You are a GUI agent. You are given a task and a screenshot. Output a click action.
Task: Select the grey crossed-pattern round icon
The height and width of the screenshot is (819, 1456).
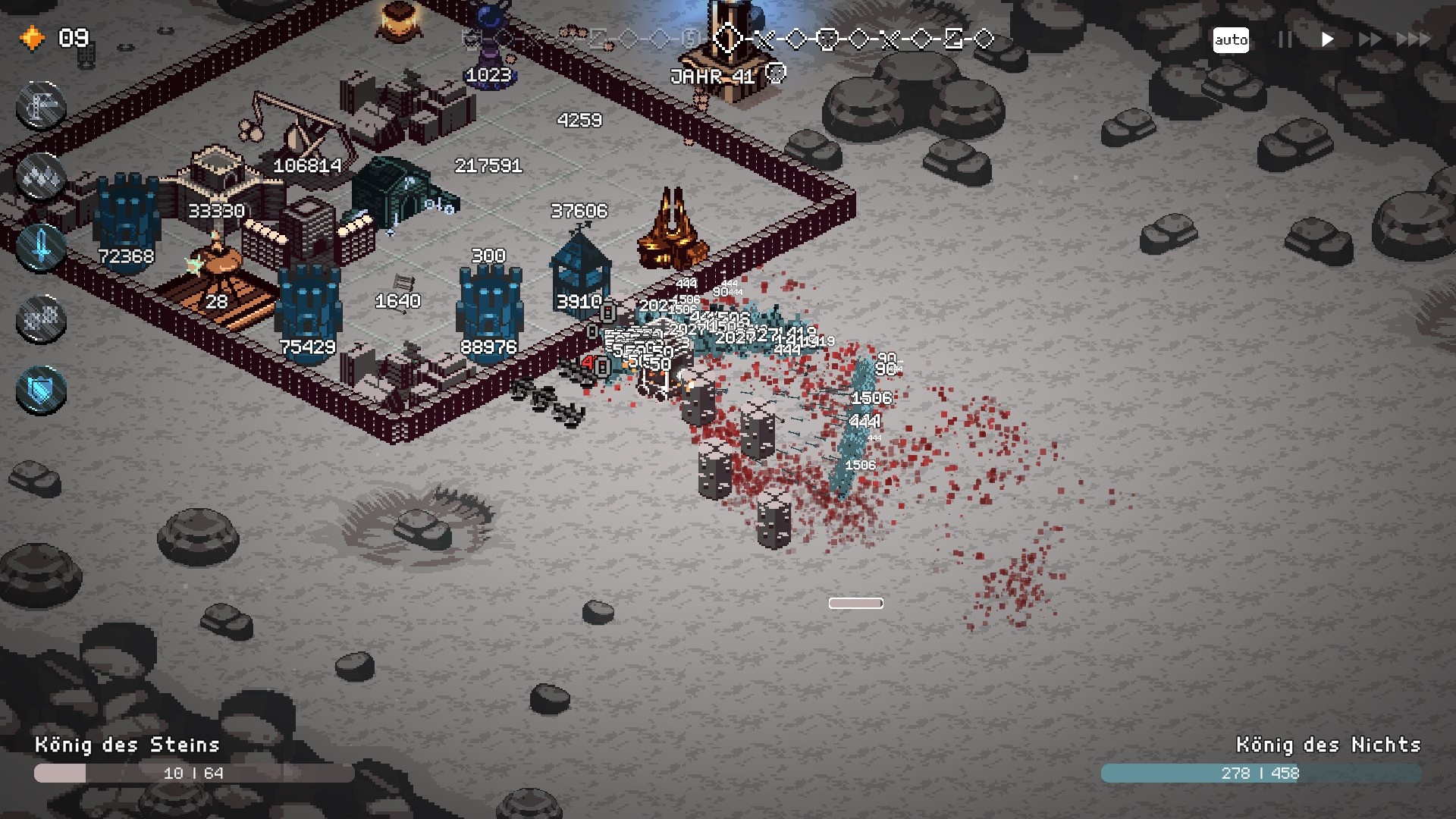pyautogui.click(x=41, y=319)
